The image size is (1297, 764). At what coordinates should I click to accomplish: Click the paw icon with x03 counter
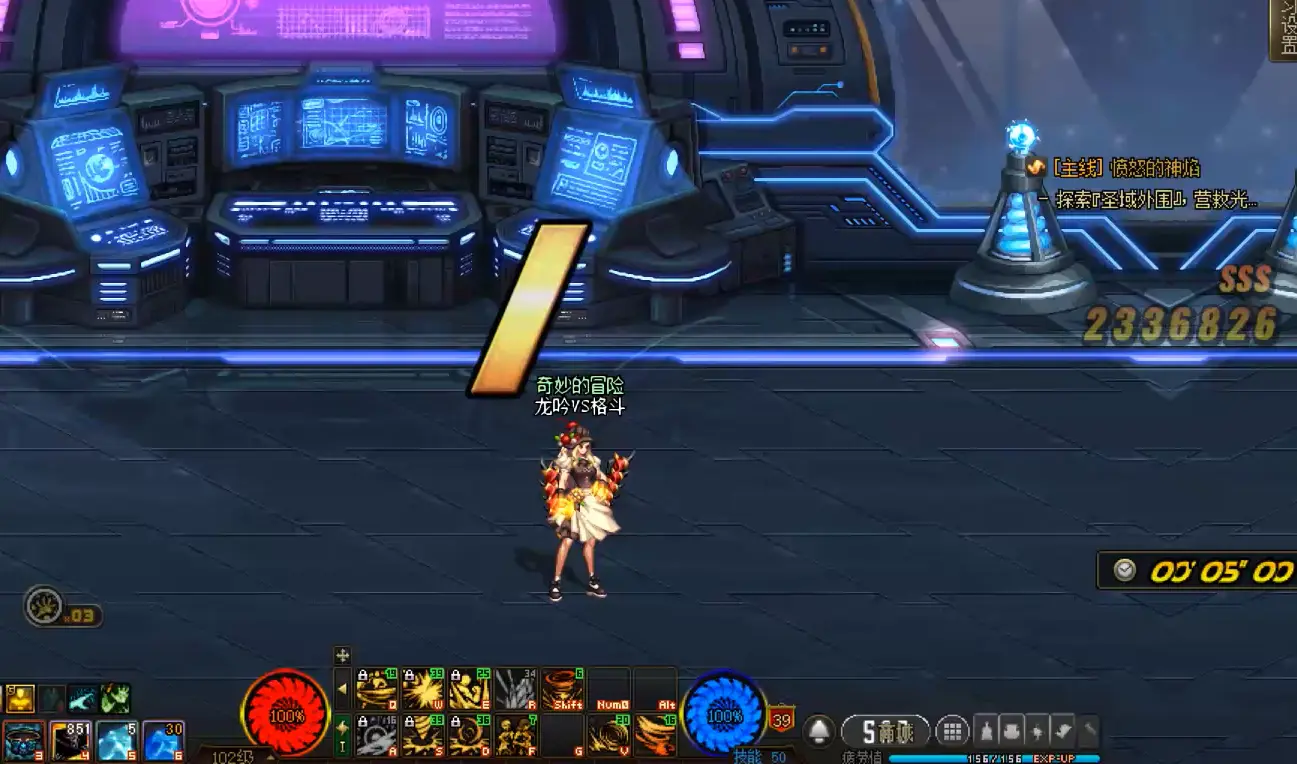coord(45,605)
